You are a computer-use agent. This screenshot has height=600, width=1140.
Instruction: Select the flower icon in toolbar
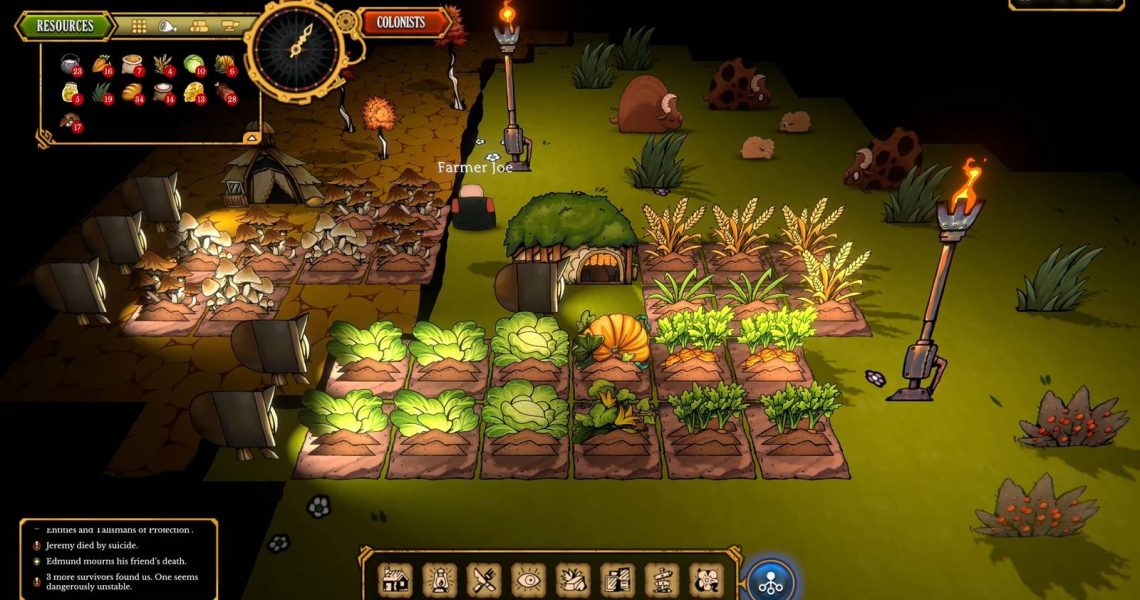(705, 579)
